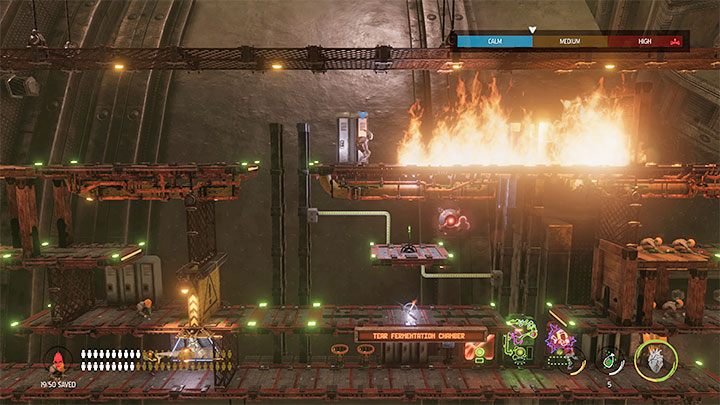Click the red Mudokon saved counter icon
The height and width of the screenshot is (405, 720).
(59, 357)
